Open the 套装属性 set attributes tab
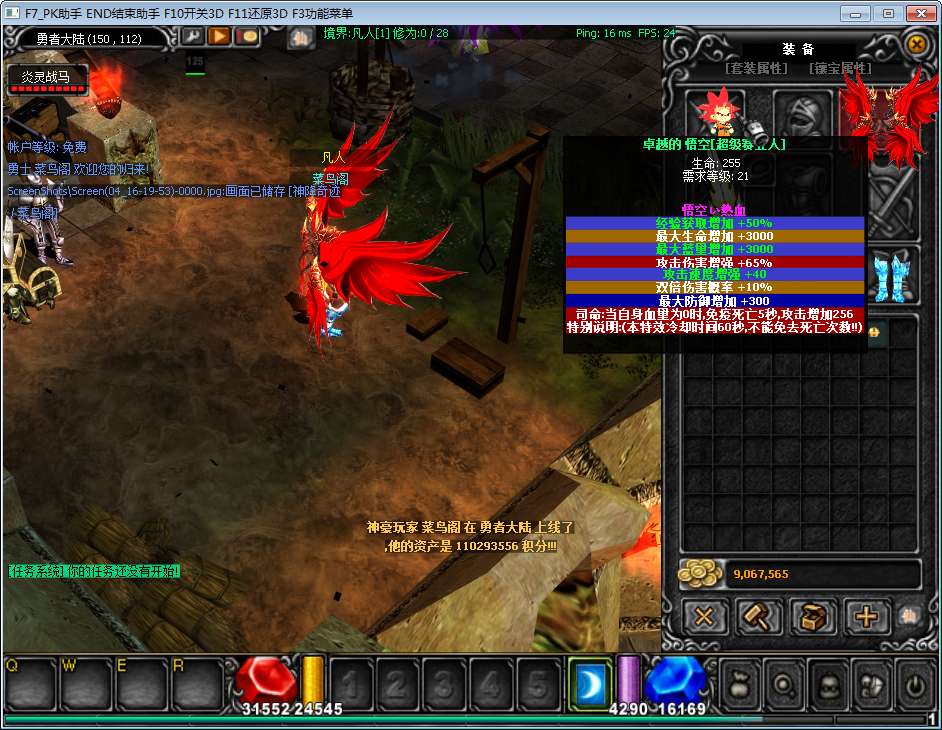 pyautogui.click(x=756, y=69)
